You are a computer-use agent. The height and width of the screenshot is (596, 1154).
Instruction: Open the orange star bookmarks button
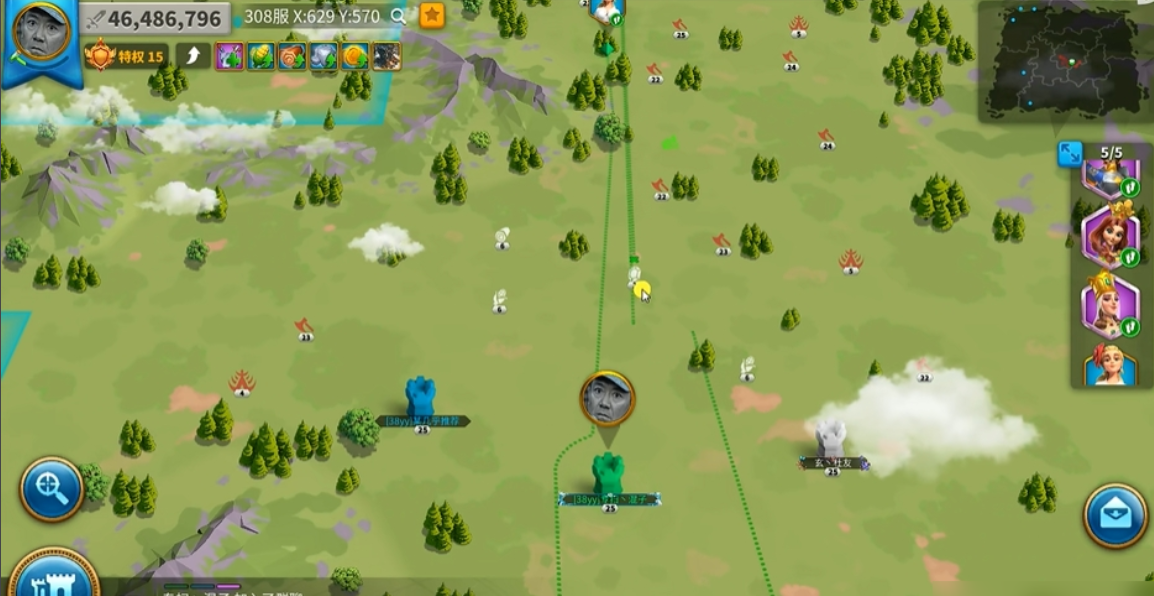432,15
